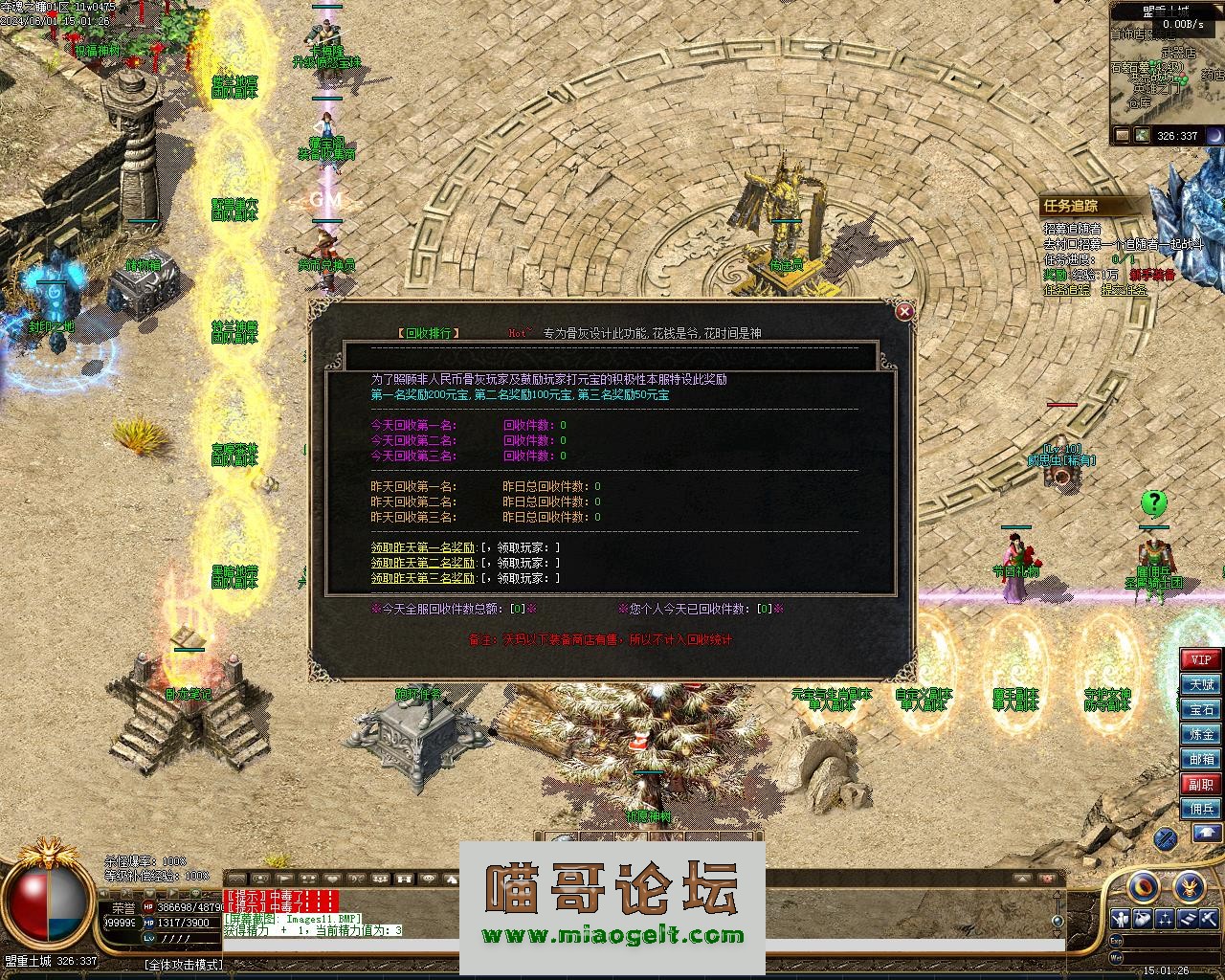Claim yesterday's third place reward link
This screenshot has height=980, width=1225.
423,578
